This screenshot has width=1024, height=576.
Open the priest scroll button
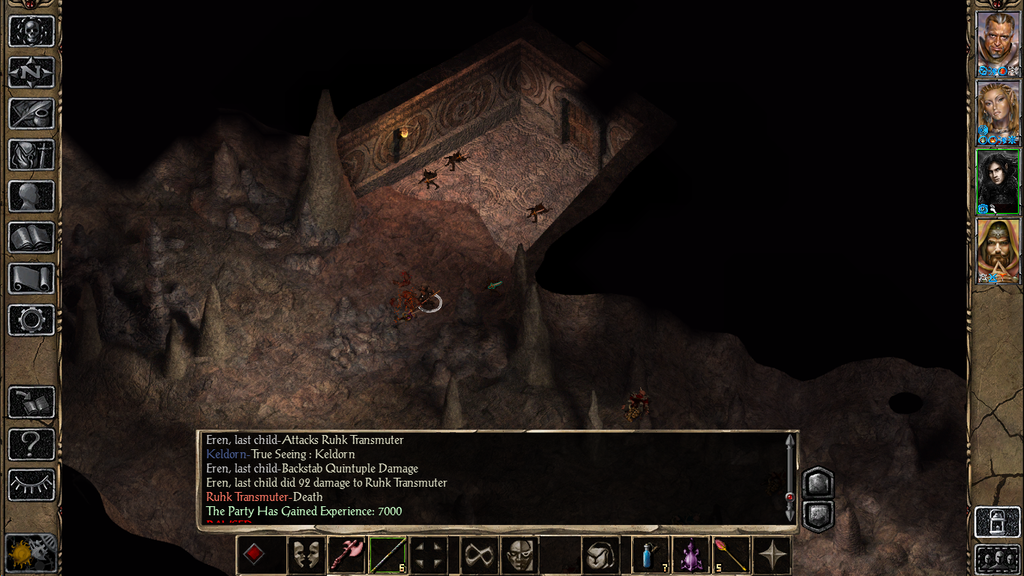(31, 279)
